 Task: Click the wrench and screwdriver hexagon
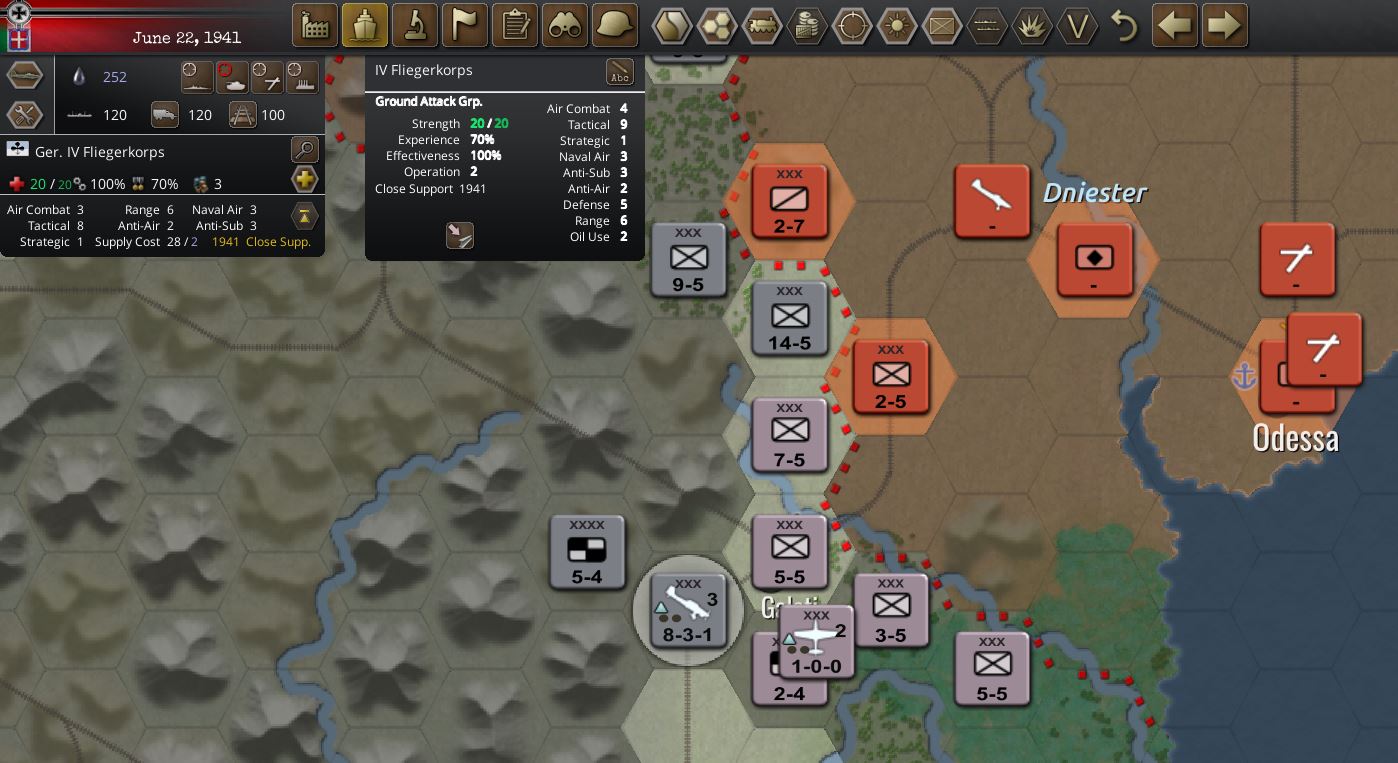(x=25, y=115)
